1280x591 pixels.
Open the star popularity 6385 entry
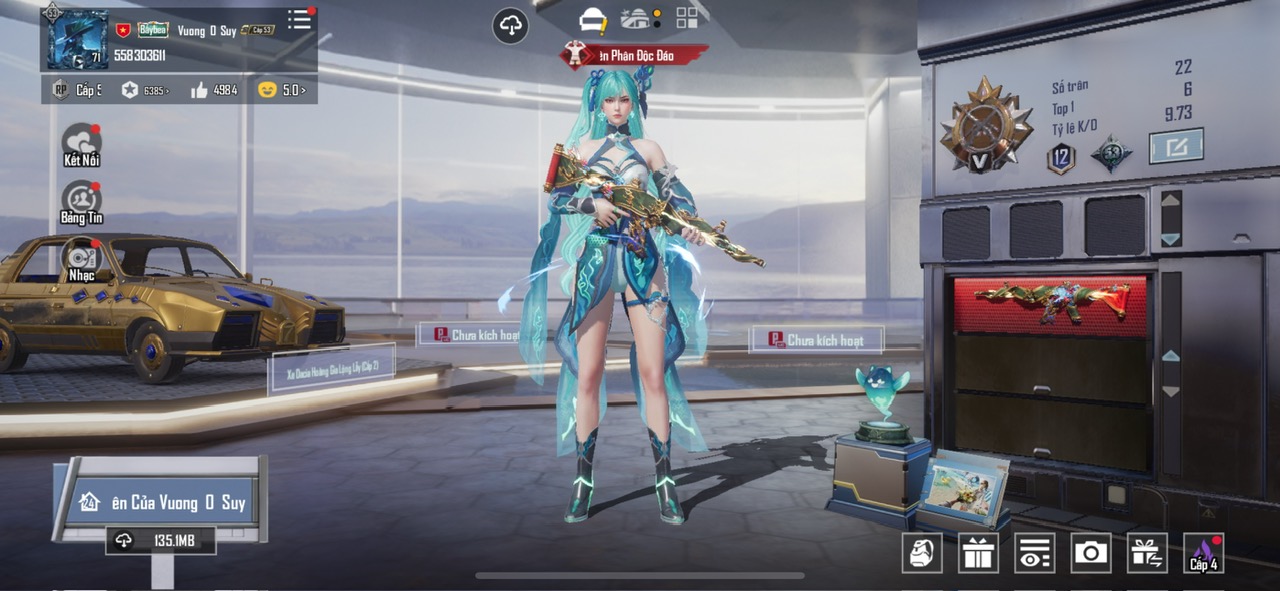coord(144,90)
